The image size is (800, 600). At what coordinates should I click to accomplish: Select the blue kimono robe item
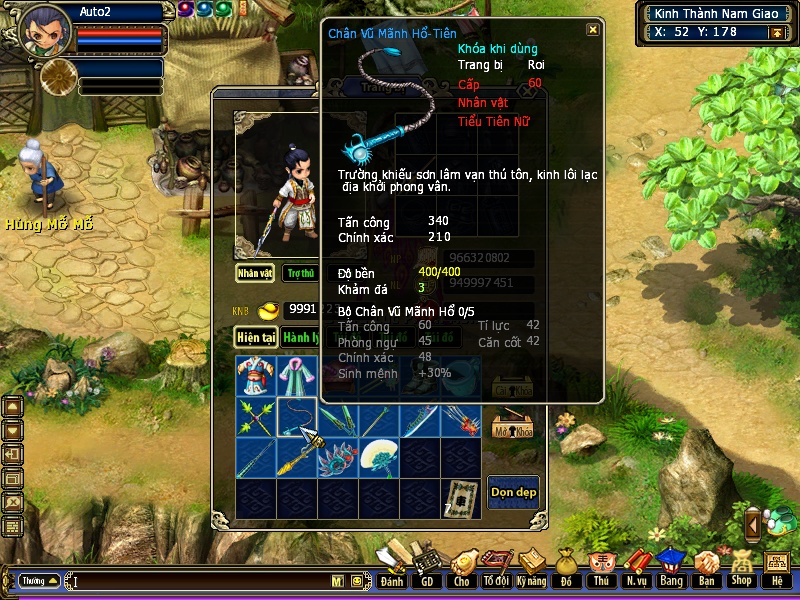[256, 377]
